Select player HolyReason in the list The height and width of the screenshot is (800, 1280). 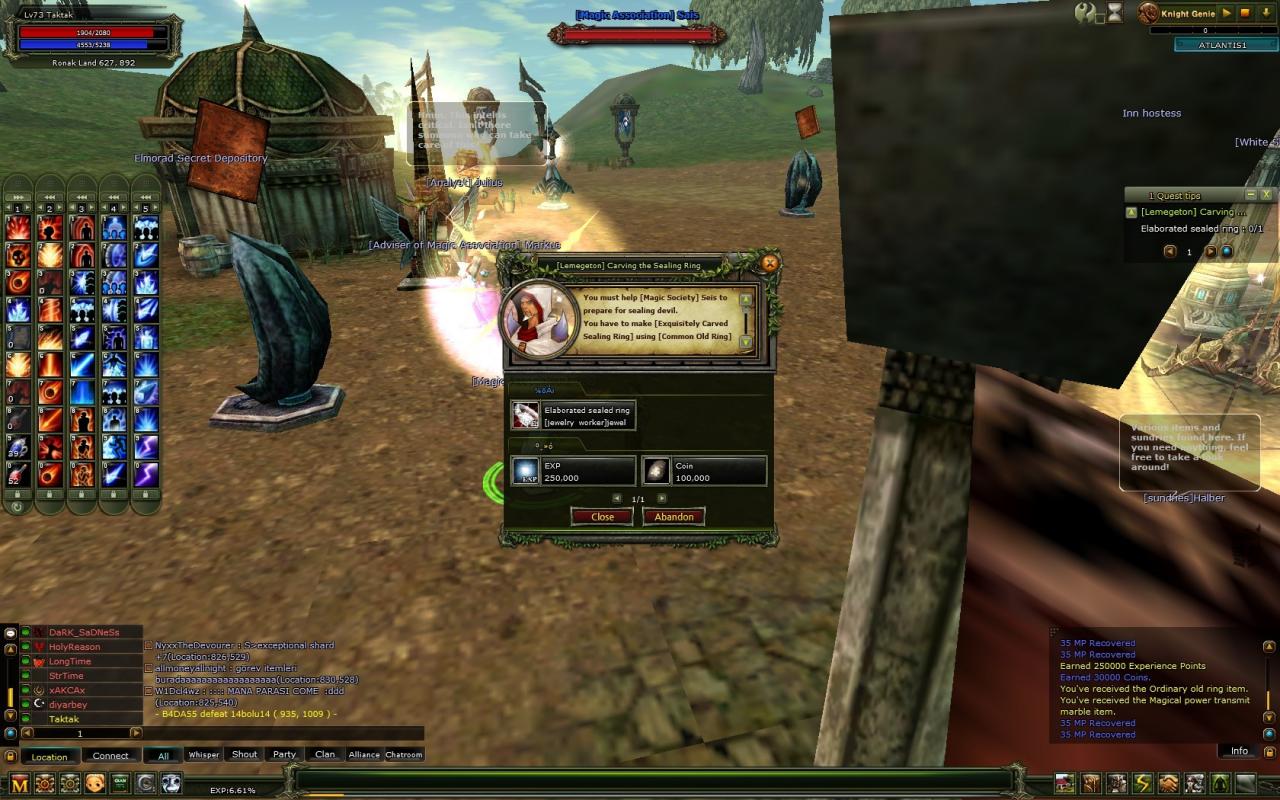75,647
